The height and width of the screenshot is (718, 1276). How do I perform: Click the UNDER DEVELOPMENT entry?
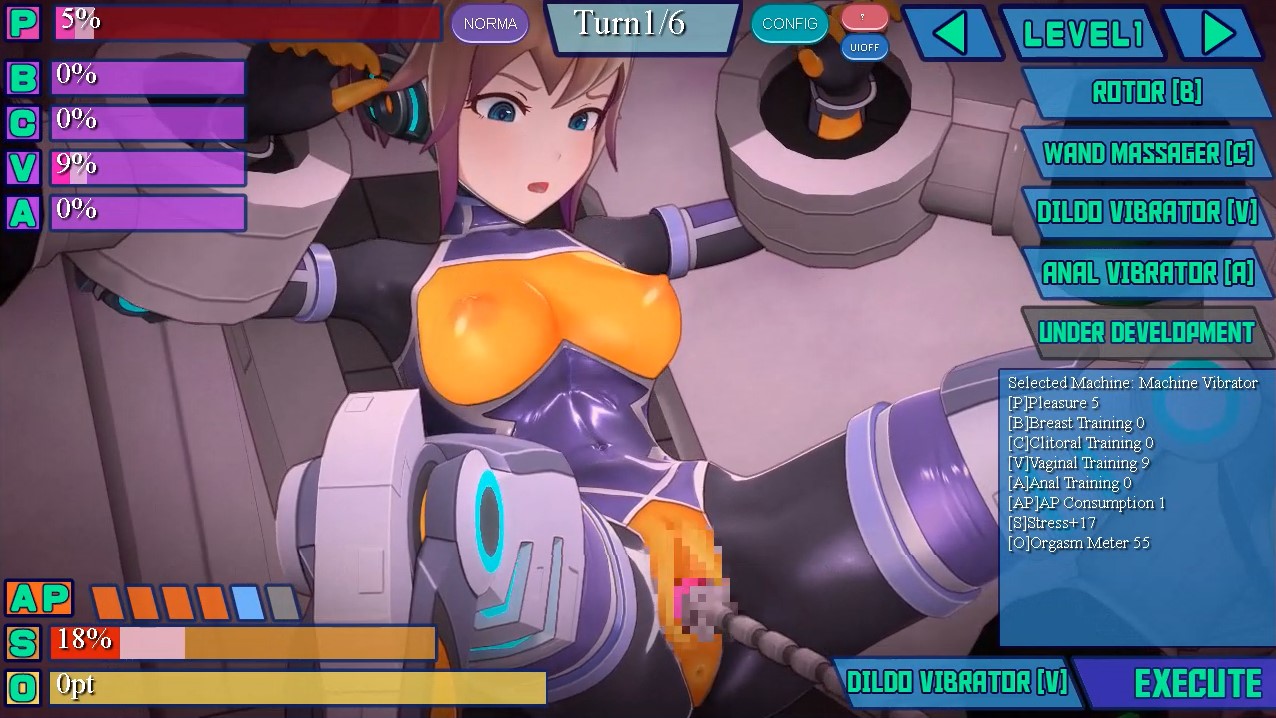pyautogui.click(x=1146, y=332)
